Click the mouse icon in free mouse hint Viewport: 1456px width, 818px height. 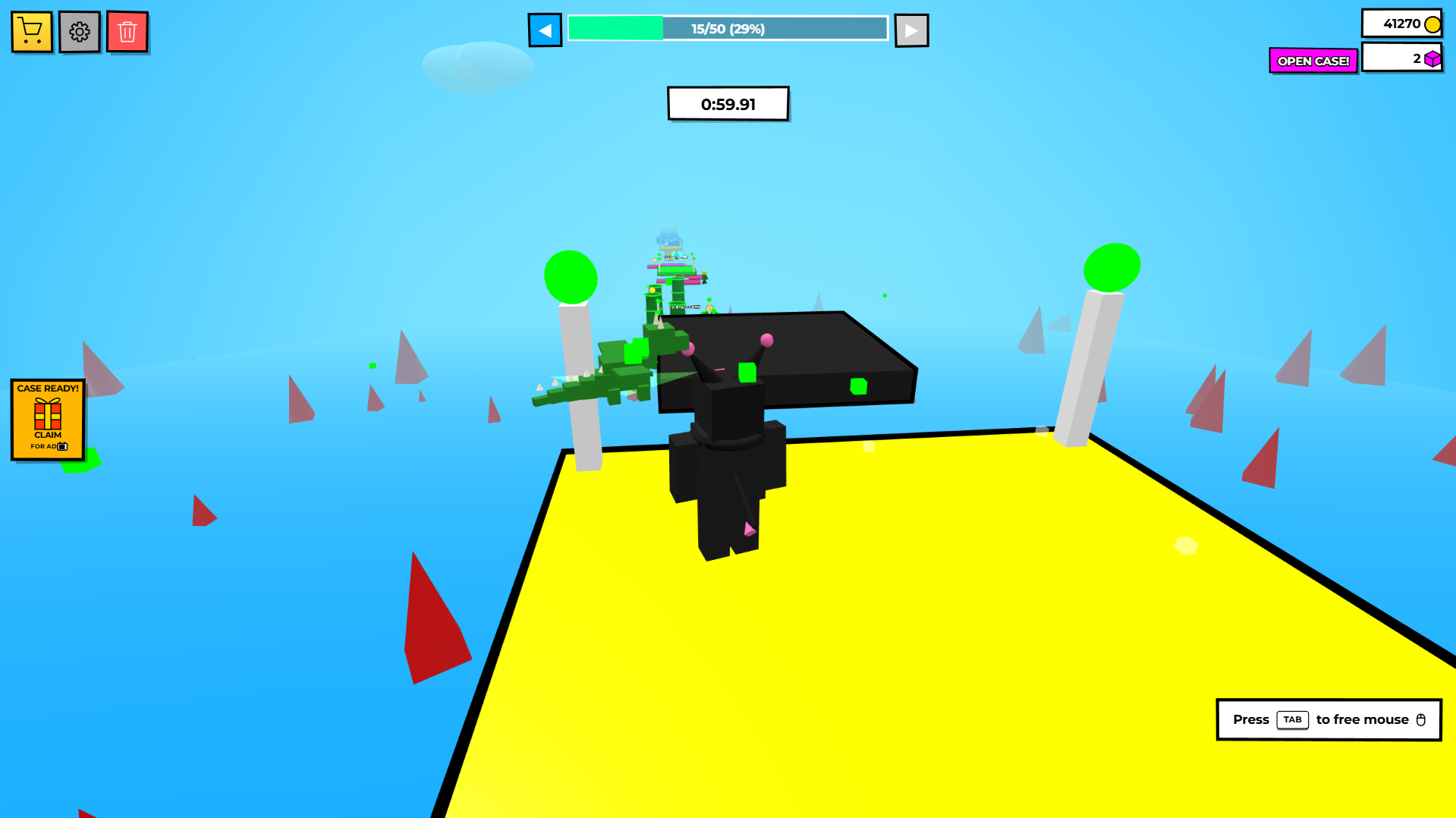[1421, 719]
